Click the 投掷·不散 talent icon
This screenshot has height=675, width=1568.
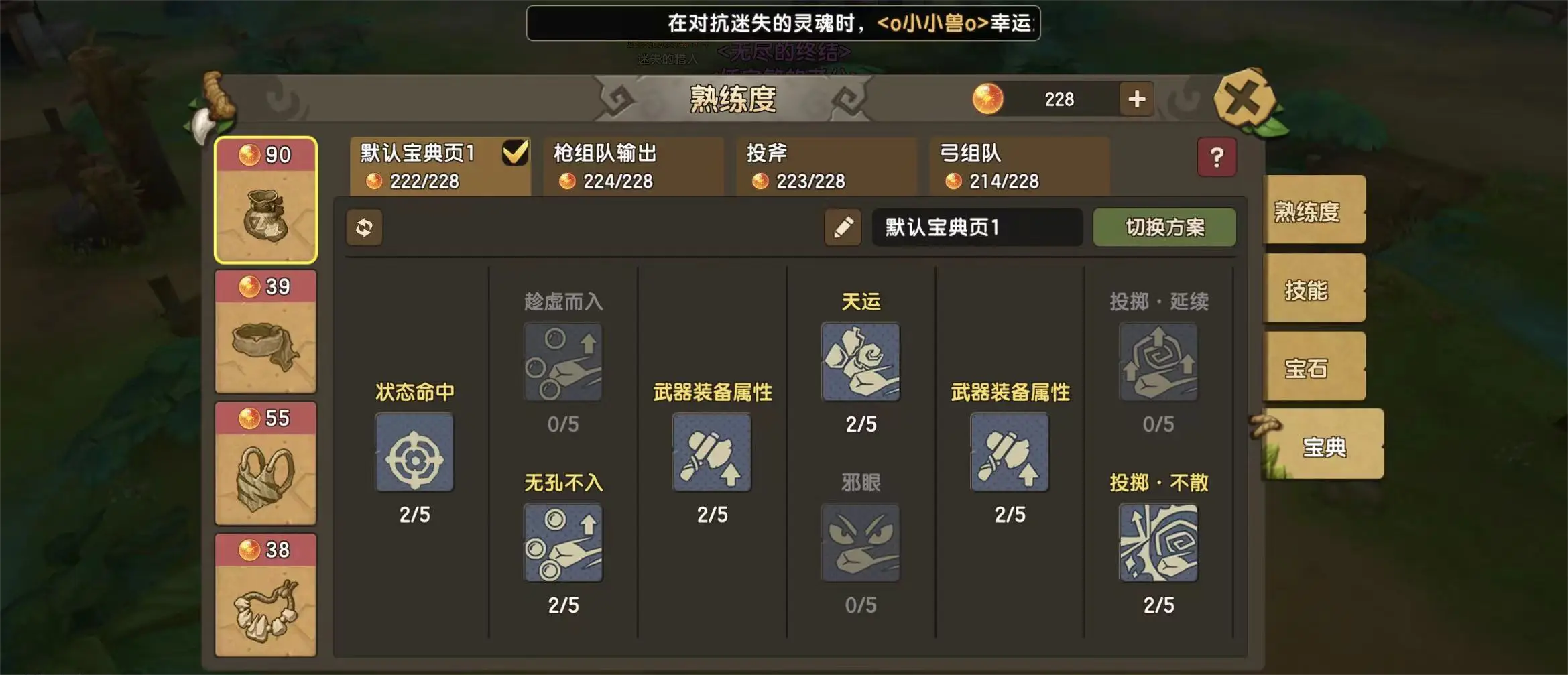tap(1158, 543)
